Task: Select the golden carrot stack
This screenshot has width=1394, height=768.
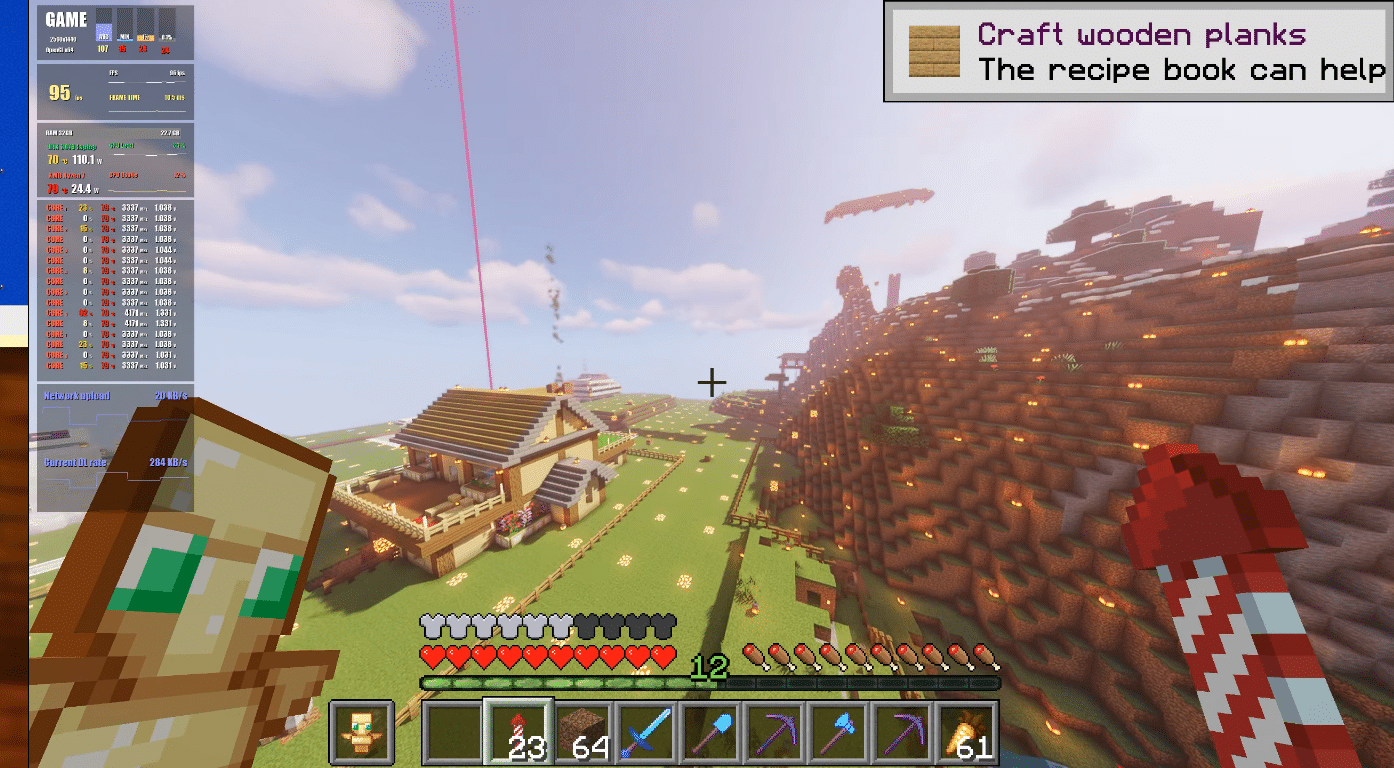Action: 967,732
